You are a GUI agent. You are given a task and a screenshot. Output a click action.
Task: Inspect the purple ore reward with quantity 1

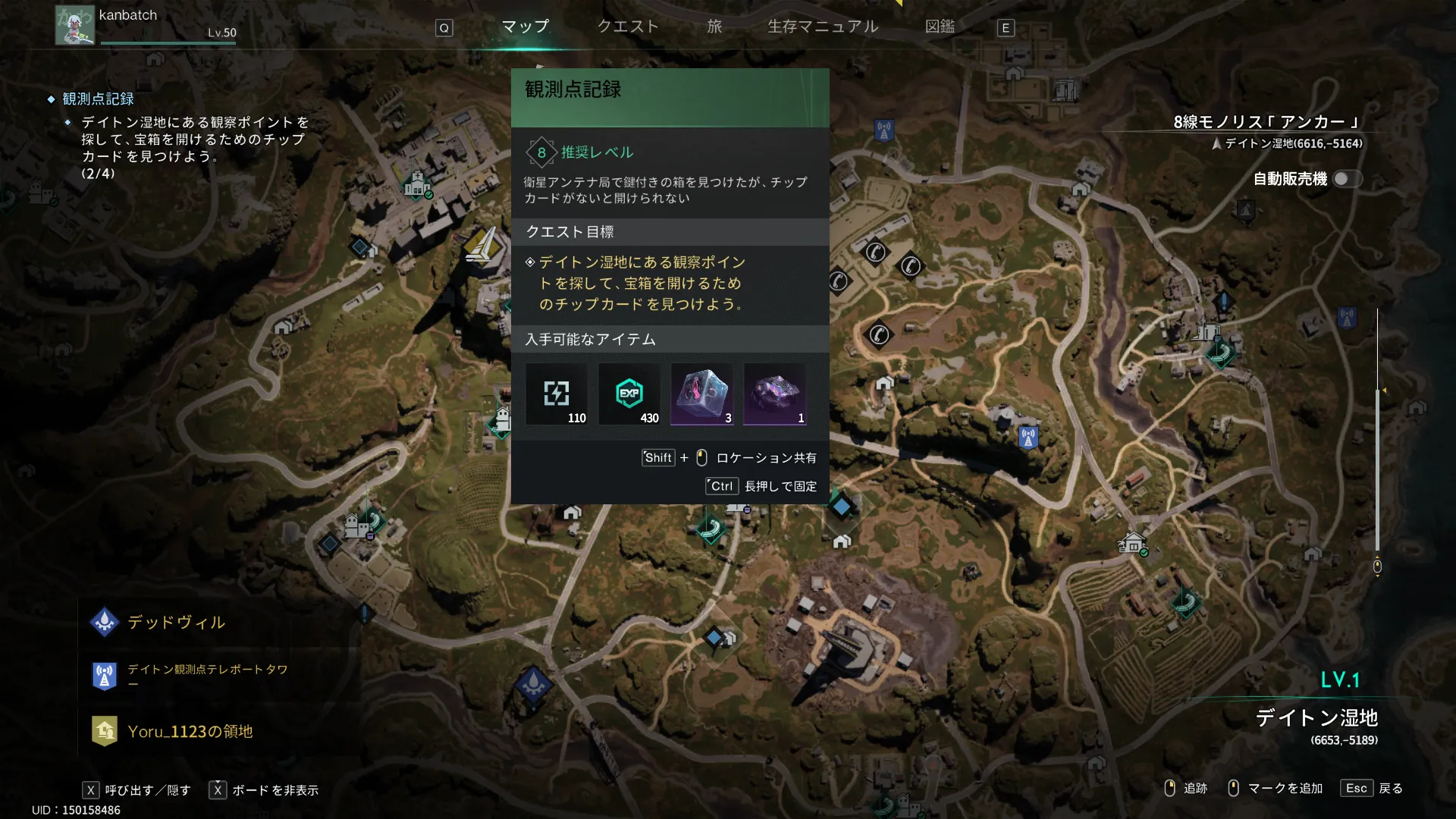[x=774, y=394]
